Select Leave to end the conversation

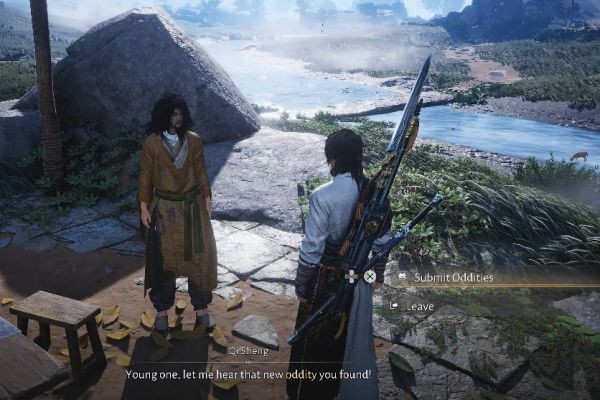[420, 305]
